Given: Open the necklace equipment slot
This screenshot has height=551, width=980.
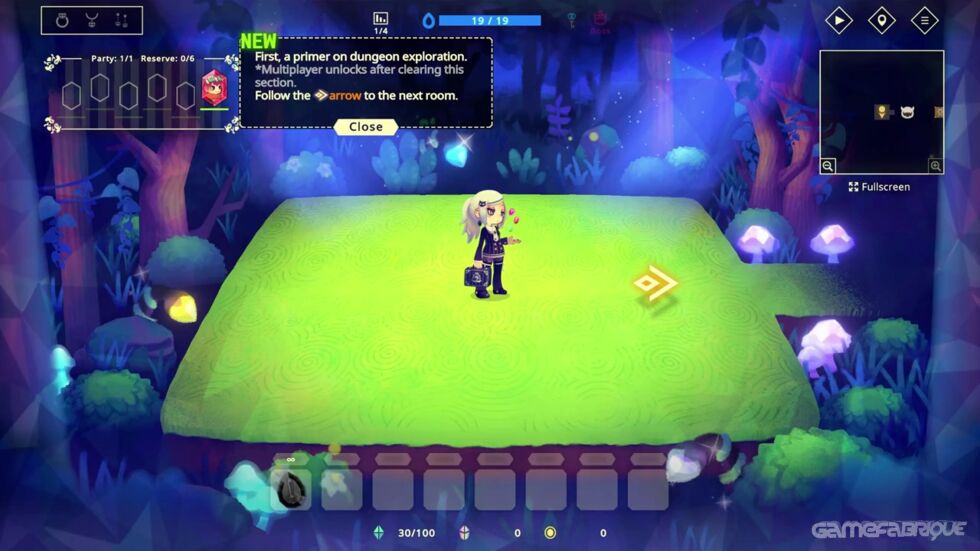Looking at the screenshot, I should point(92,20).
